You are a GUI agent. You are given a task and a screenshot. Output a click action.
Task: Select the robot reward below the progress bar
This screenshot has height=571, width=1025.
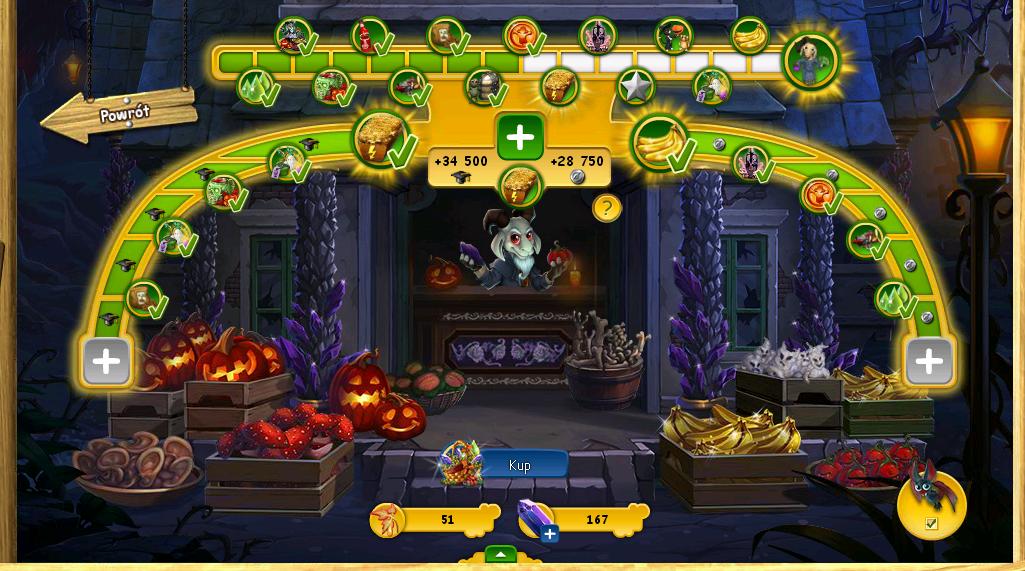pos(483,87)
